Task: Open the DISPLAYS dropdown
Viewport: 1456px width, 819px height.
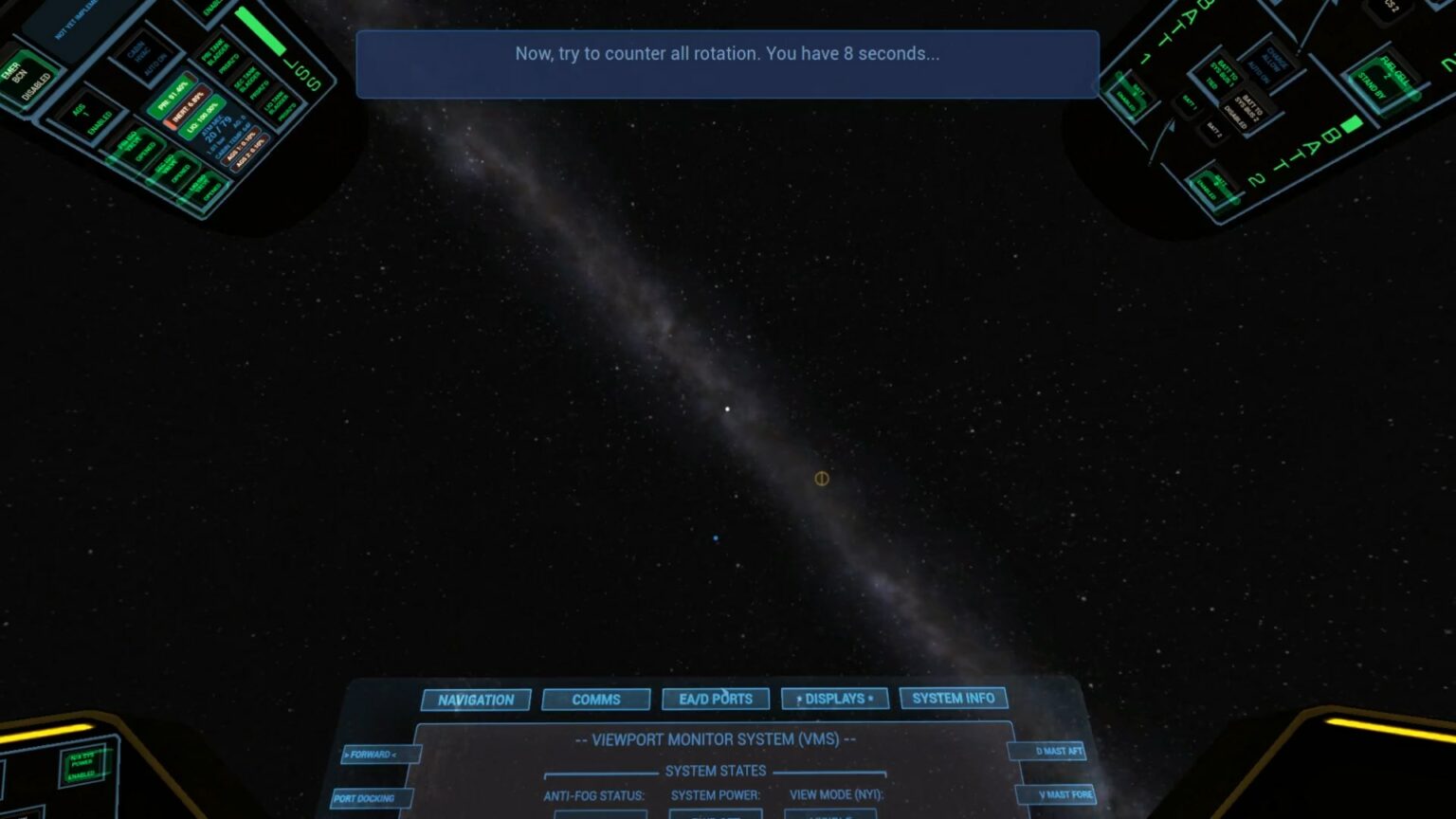Action: click(834, 699)
